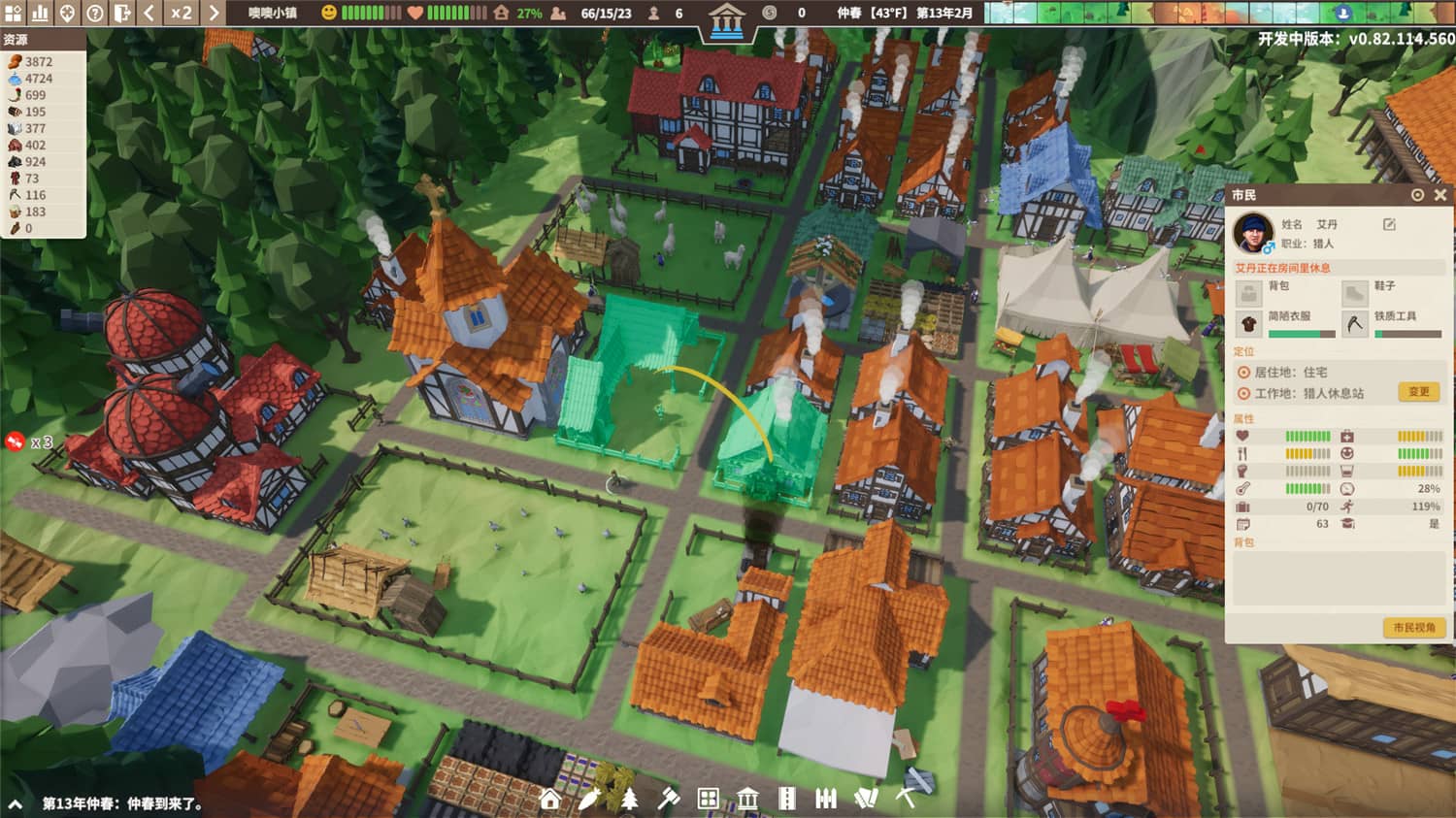Open the town hall icon at top center
1456x818 pixels.
click(727, 19)
